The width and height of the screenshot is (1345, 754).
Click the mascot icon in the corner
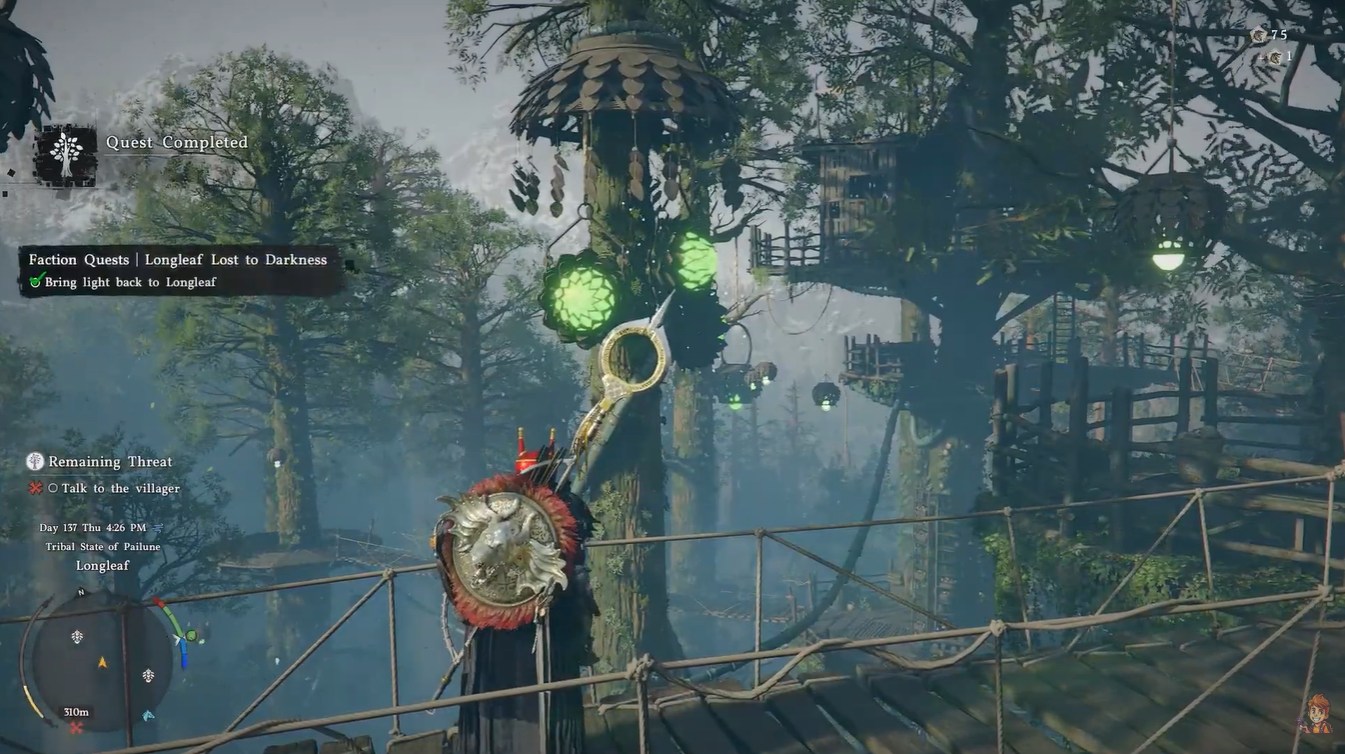coord(1319,716)
